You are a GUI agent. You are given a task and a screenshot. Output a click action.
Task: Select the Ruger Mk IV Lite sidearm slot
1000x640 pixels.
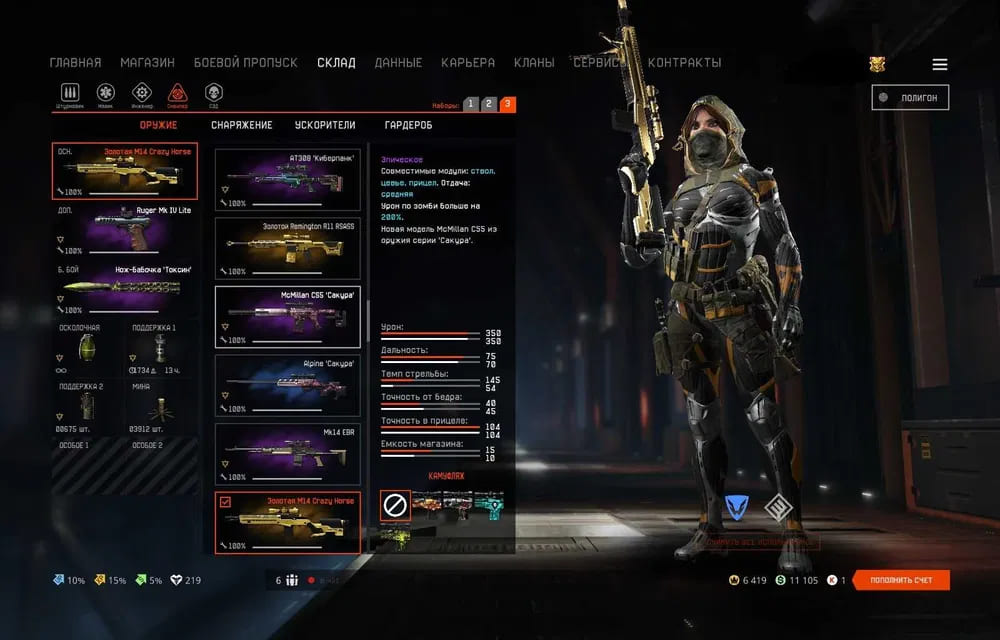pyautogui.click(x=125, y=230)
